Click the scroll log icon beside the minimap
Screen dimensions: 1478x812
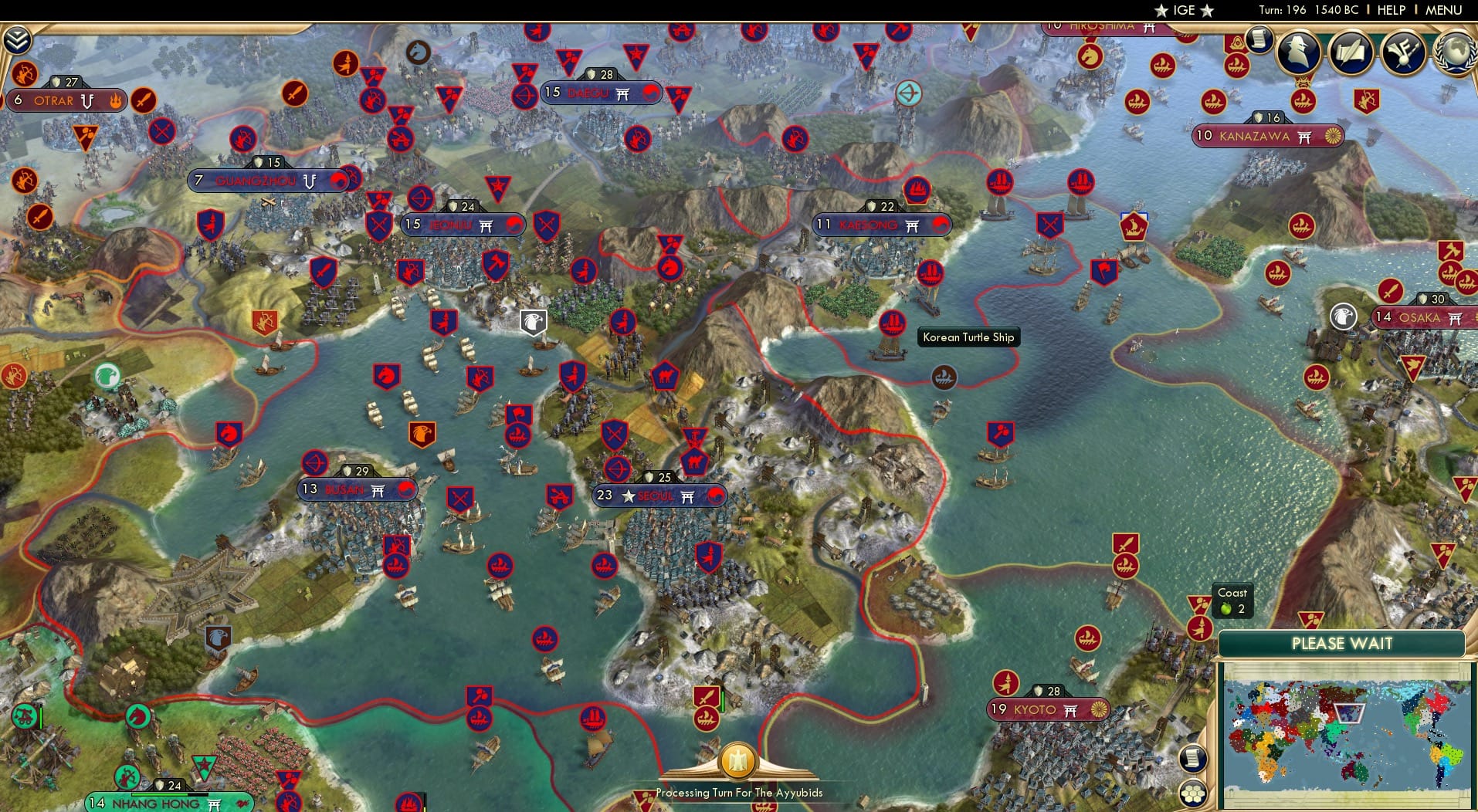click(x=1192, y=758)
